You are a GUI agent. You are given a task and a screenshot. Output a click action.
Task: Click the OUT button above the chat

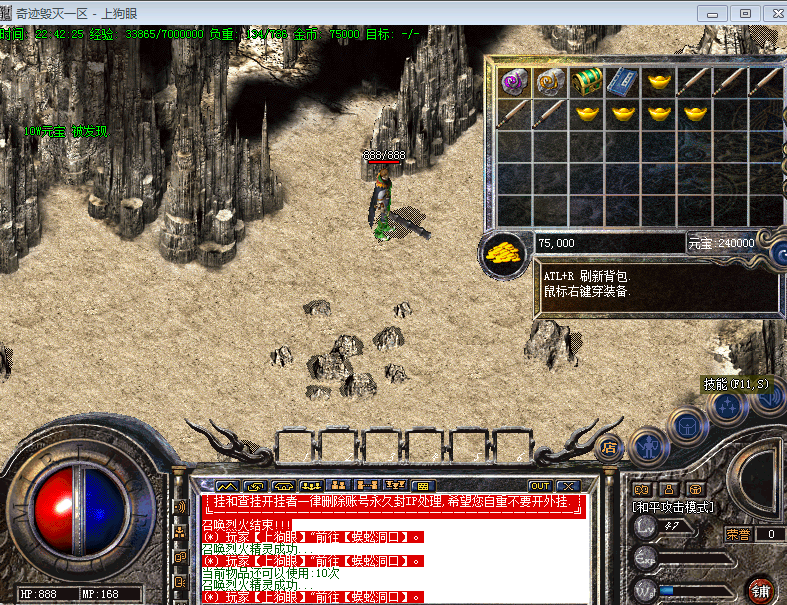(x=540, y=487)
